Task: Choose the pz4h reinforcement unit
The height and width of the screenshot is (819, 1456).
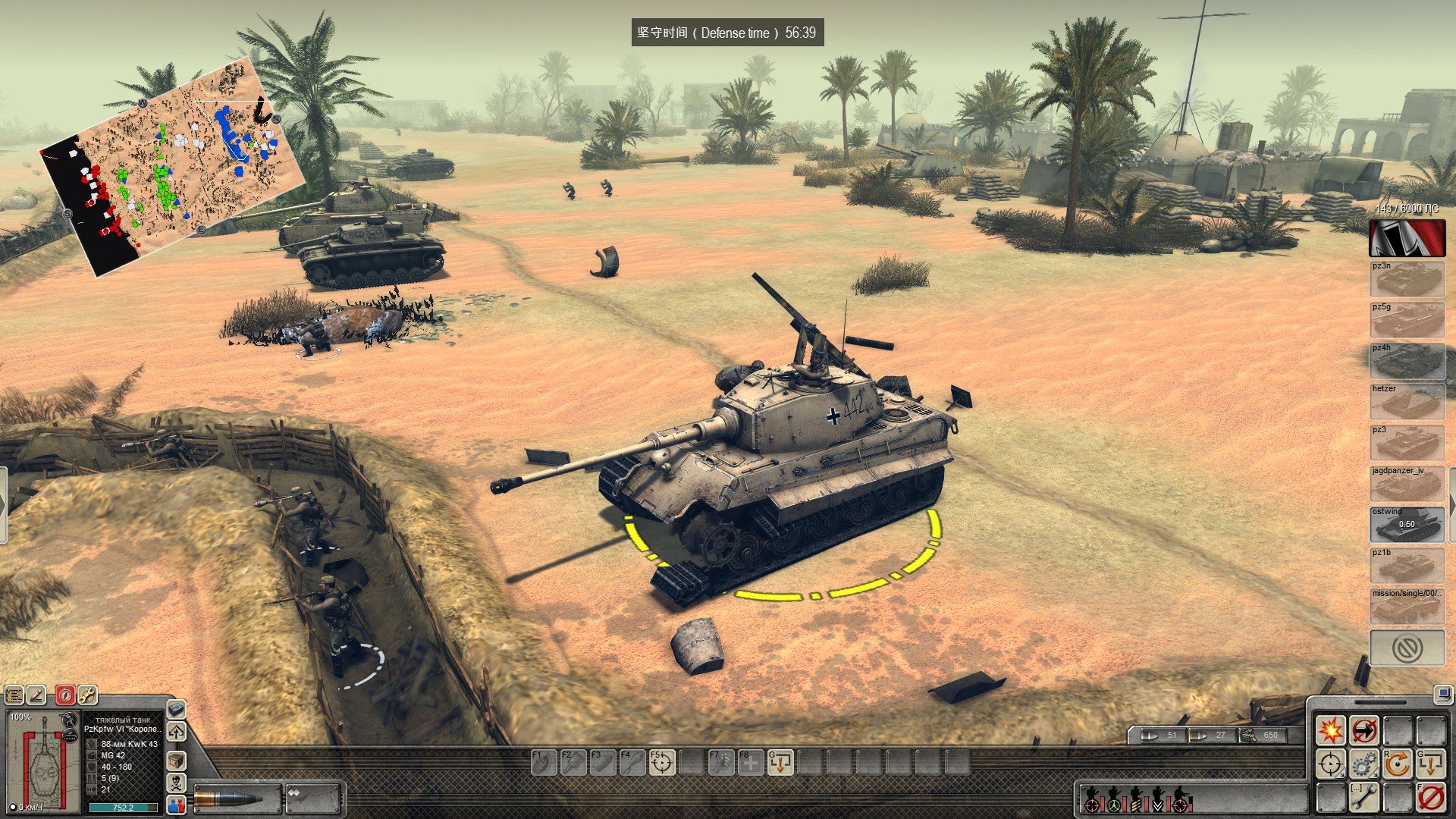Action: (x=1407, y=362)
